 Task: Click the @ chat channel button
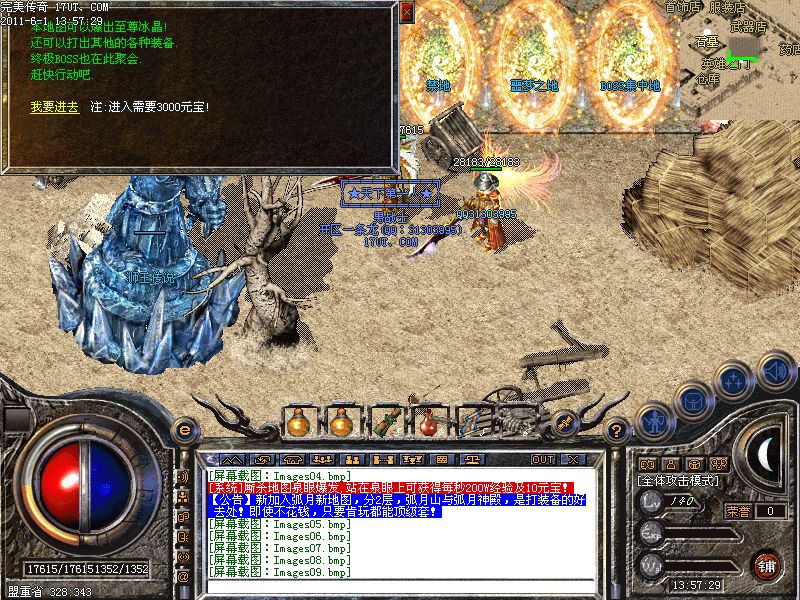183,577
